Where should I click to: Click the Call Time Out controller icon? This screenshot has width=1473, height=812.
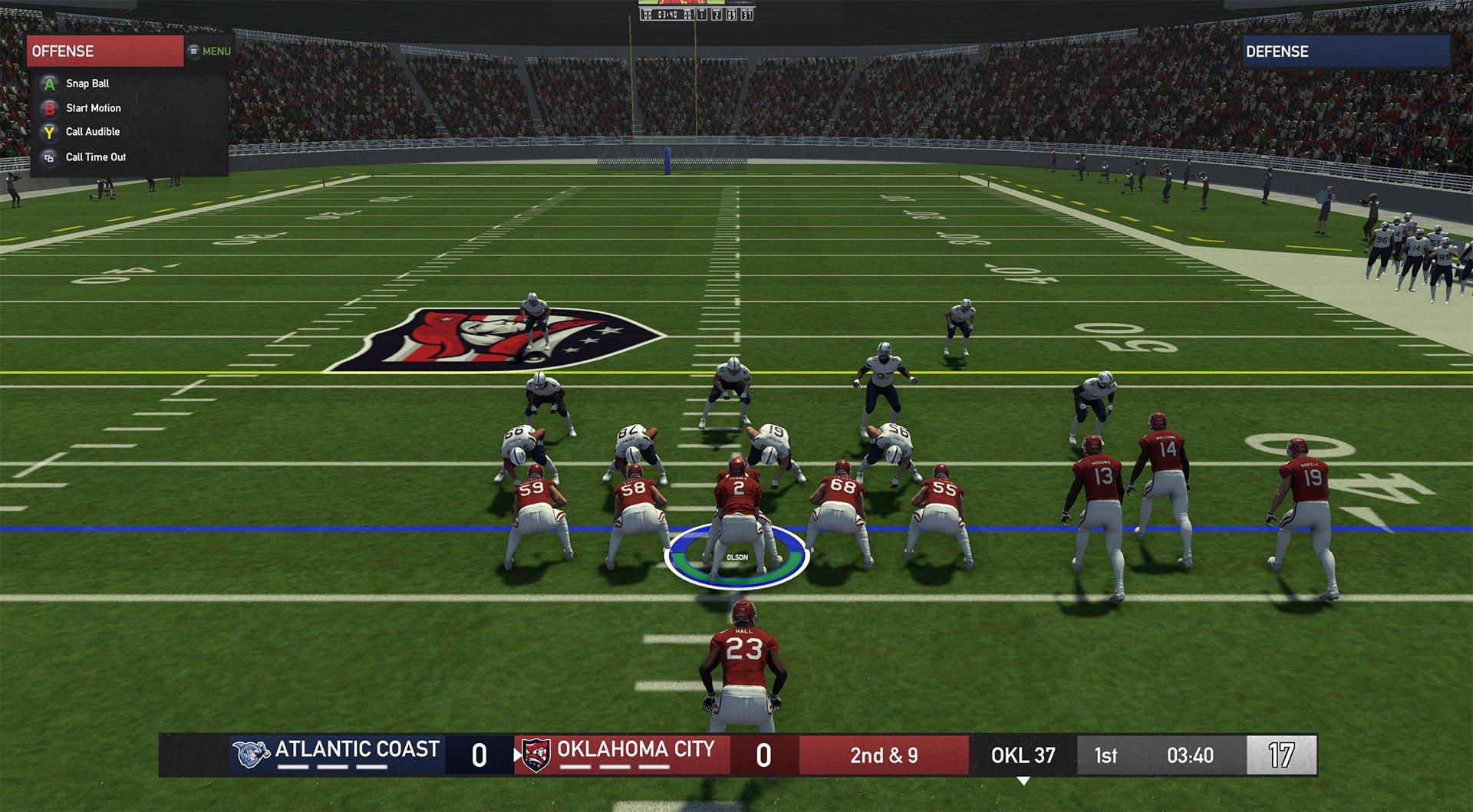(x=48, y=156)
